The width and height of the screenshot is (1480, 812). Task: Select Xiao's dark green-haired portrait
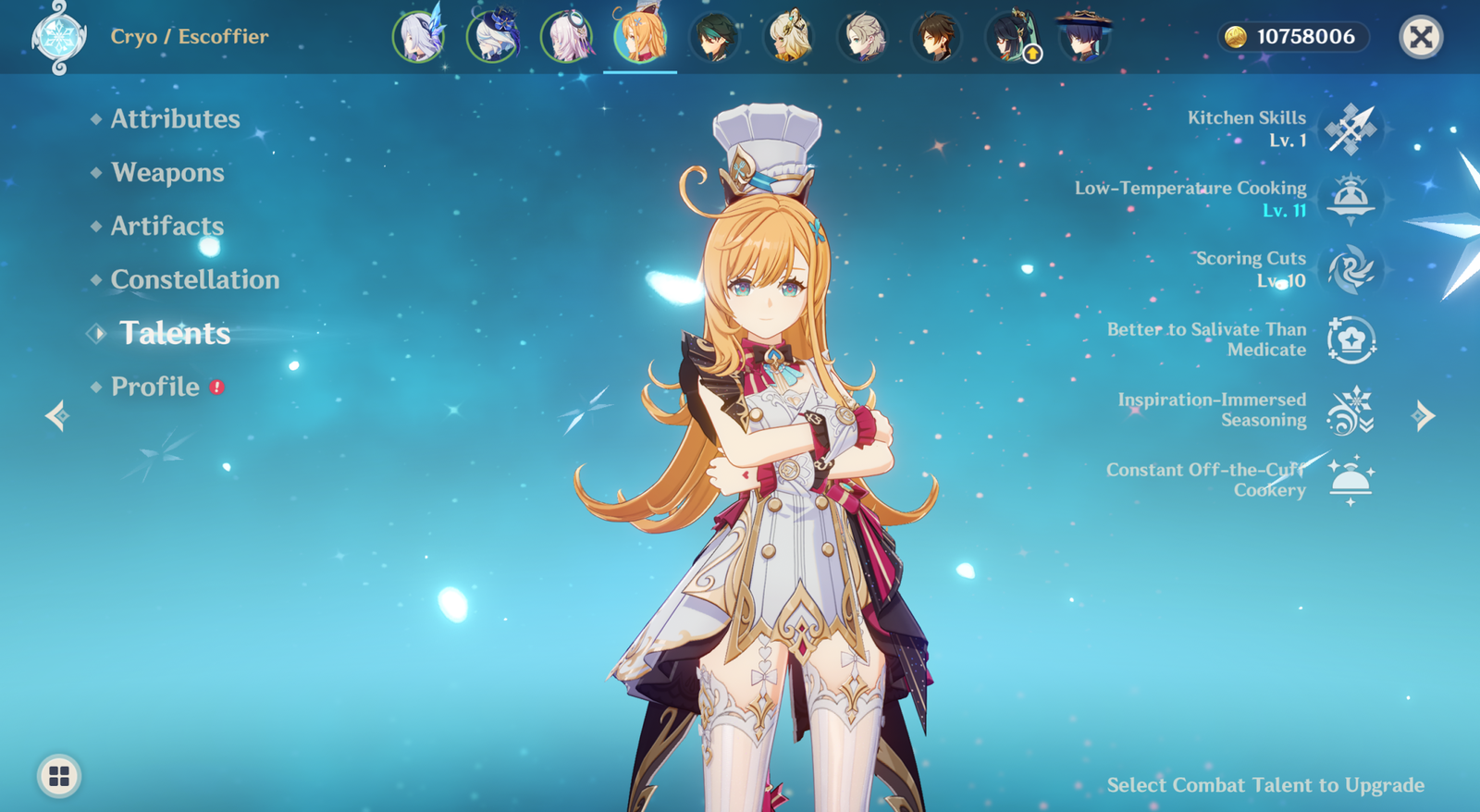714,38
